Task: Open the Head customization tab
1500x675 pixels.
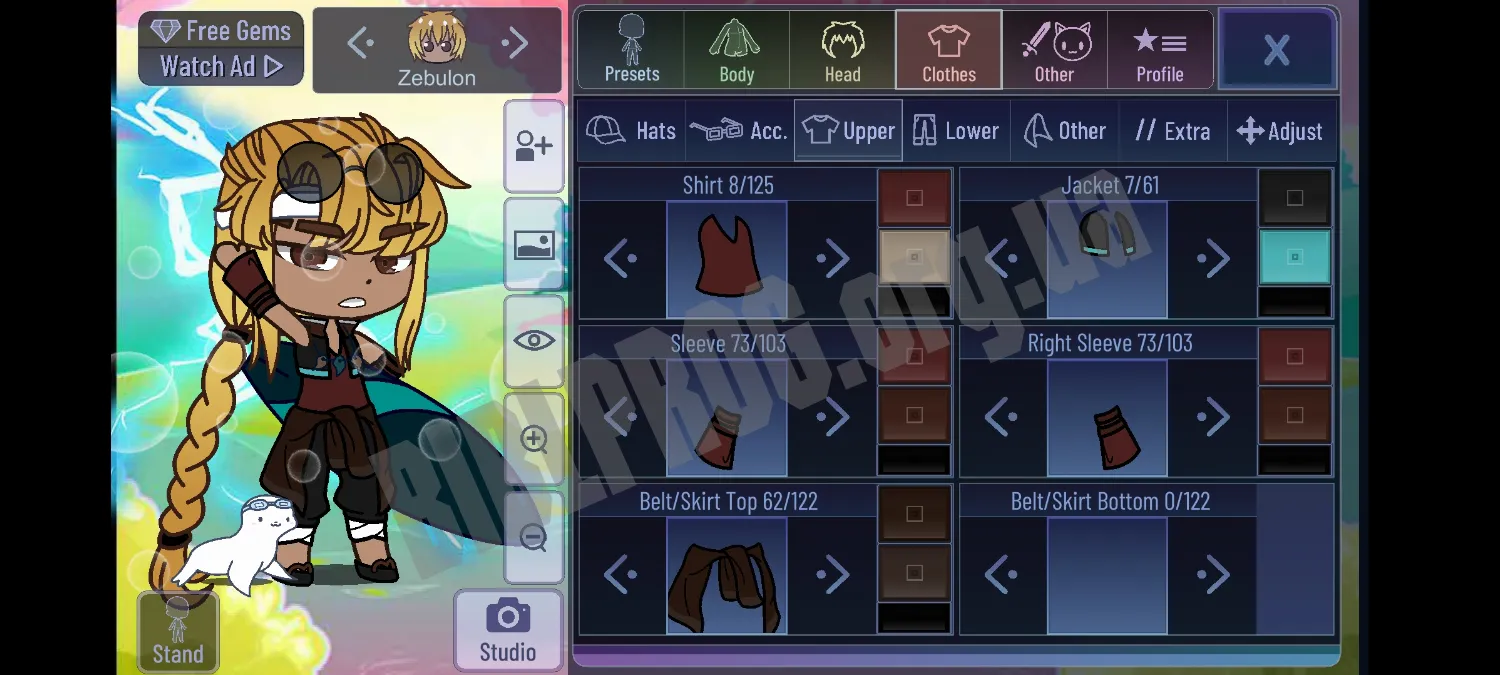Action: pyautogui.click(x=842, y=49)
